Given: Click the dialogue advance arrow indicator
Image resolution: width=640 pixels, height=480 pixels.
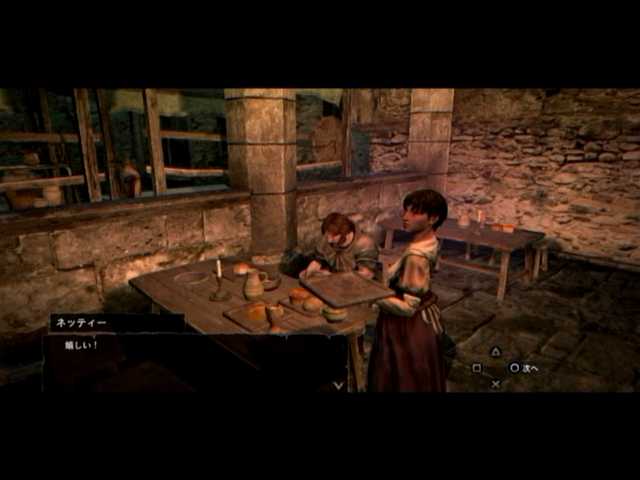Looking at the screenshot, I should pos(338,384).
